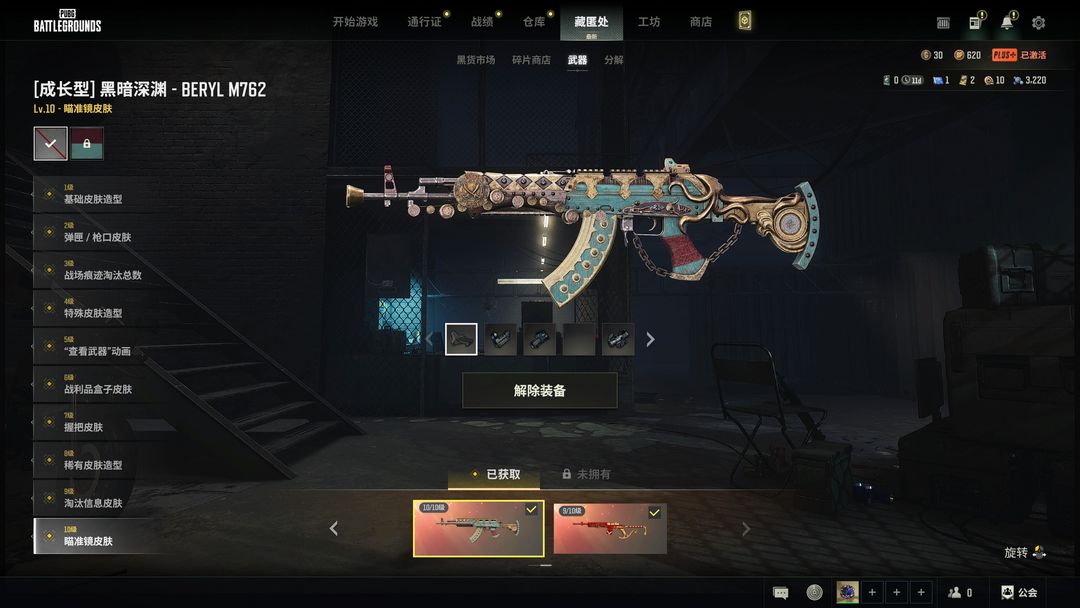Open the settings gear icon
1080x608 pixels.
pyautogui.click(x=1039, y=23)
